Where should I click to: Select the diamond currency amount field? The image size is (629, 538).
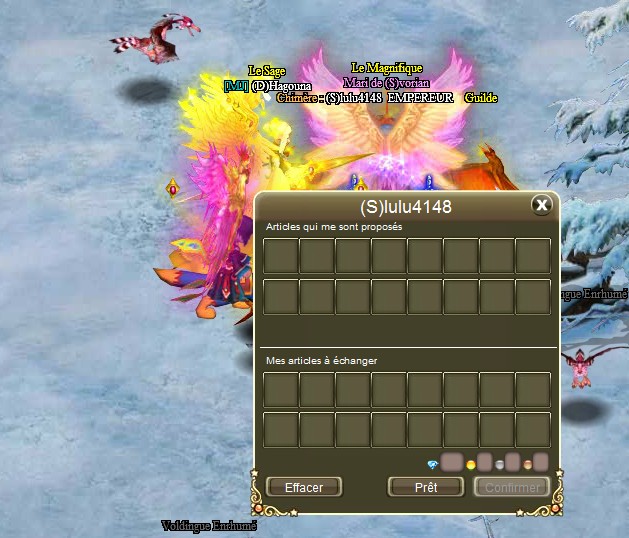tap(452, 463)
